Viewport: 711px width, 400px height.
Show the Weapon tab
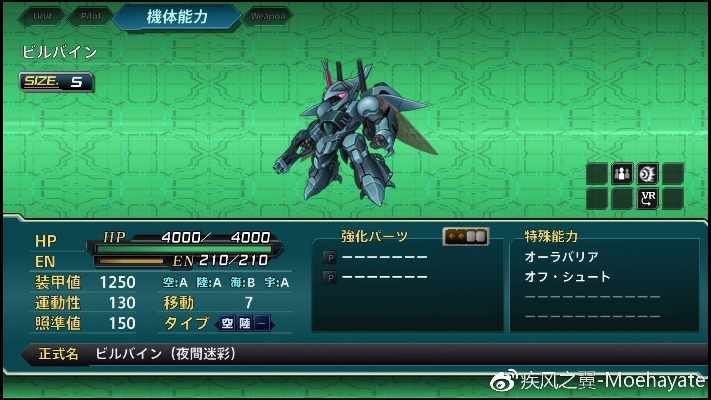[268, 16]
